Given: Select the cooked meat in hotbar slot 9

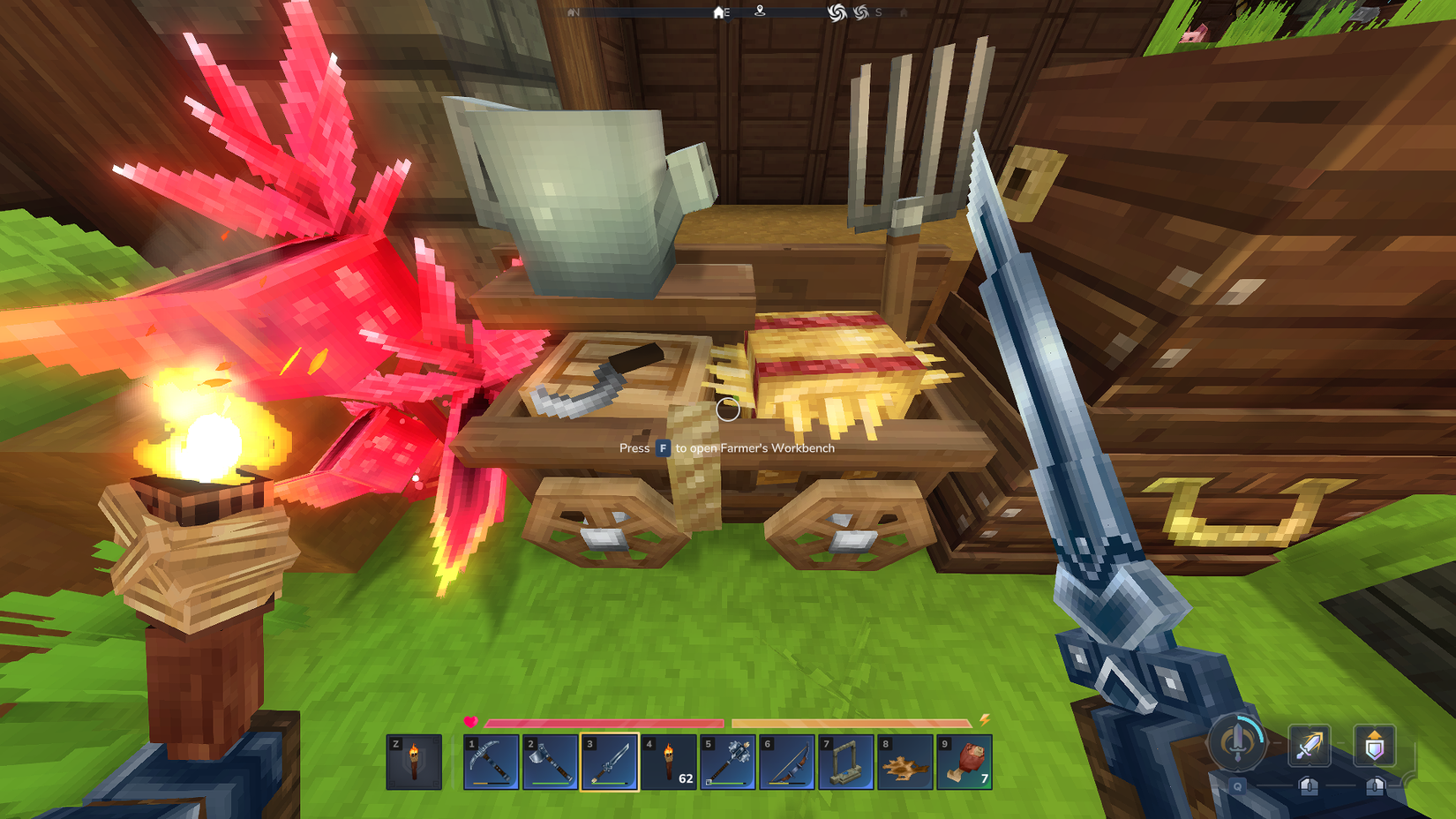Looking at the screenshot, I should pyautogui.click(x=965, y=763).
